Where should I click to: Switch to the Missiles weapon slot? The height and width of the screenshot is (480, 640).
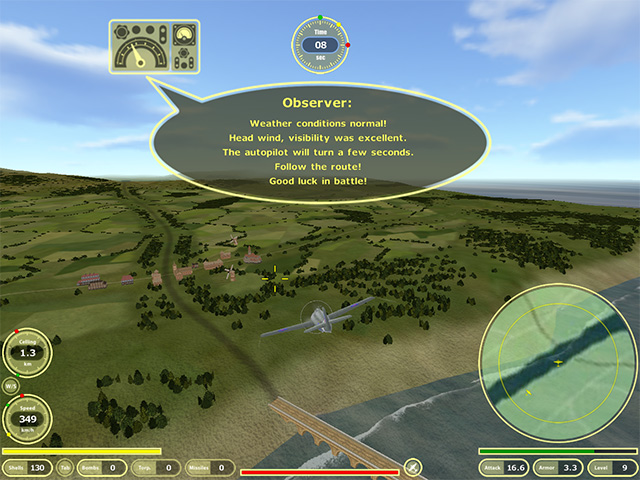(210, 467)
